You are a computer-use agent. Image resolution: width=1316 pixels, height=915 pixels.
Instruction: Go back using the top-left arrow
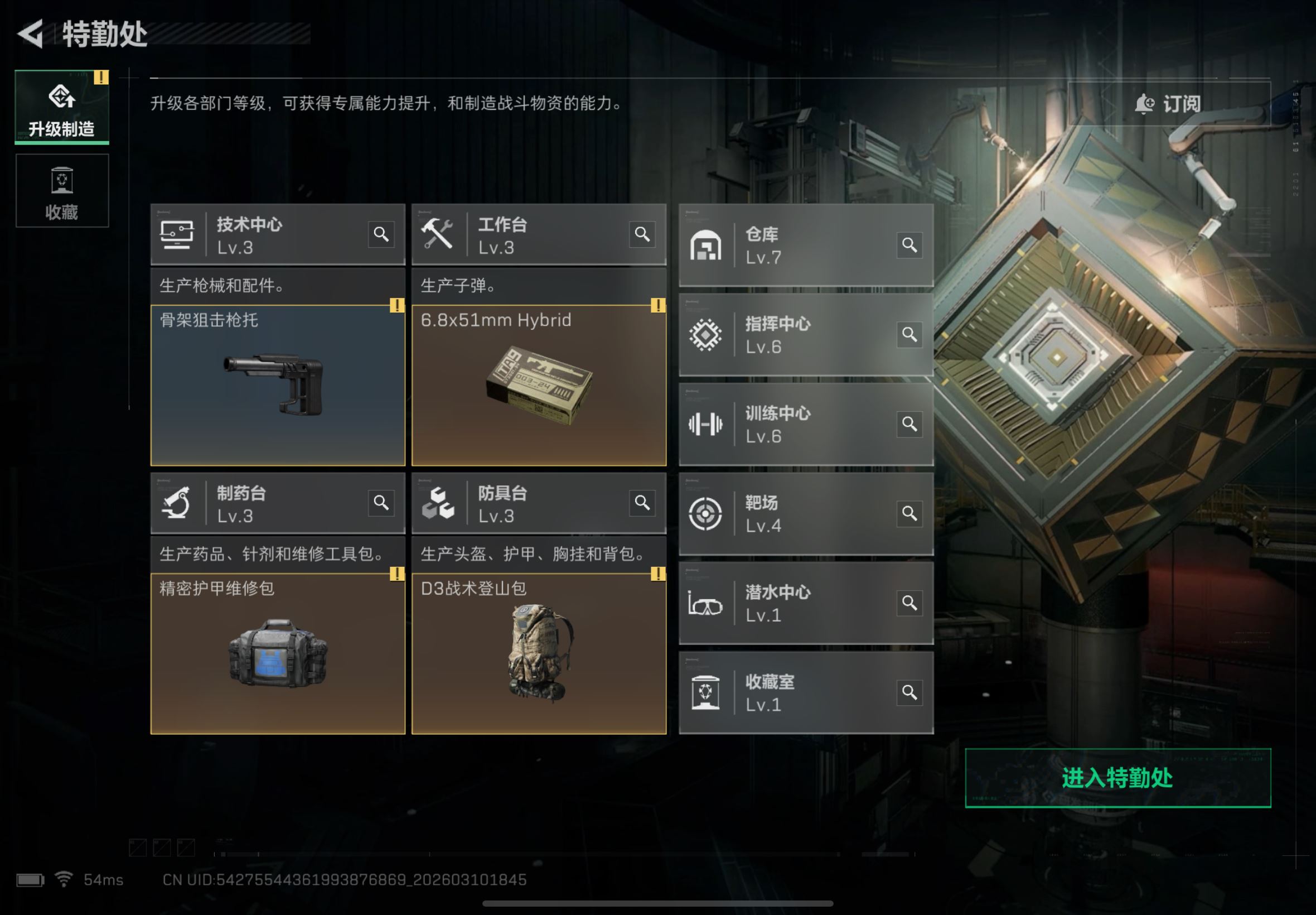pos(32,34)
